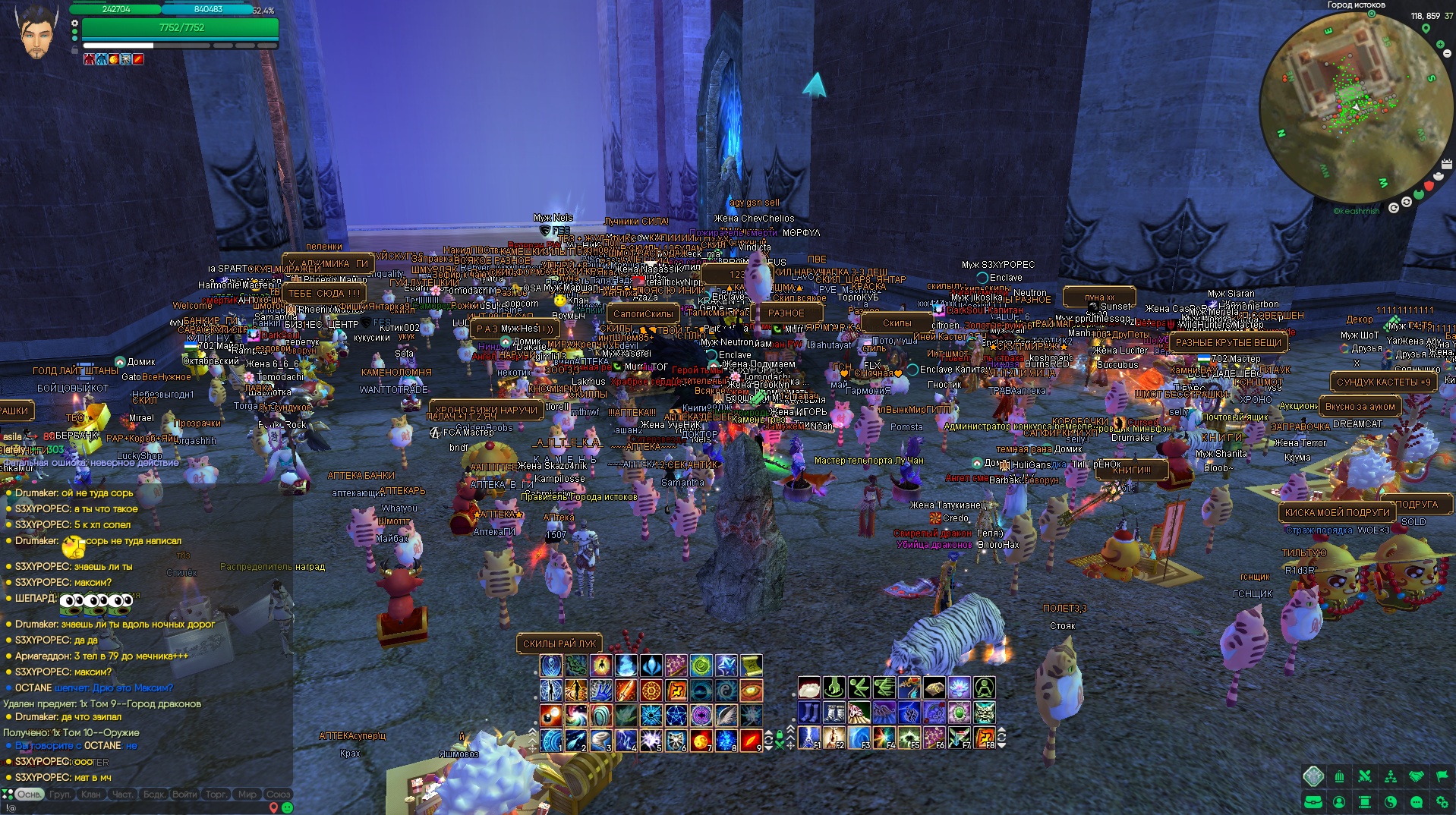This screenshot has width=1456, height=815.
Task: Open the character profile icon
Action: [x=1339, y=801]
